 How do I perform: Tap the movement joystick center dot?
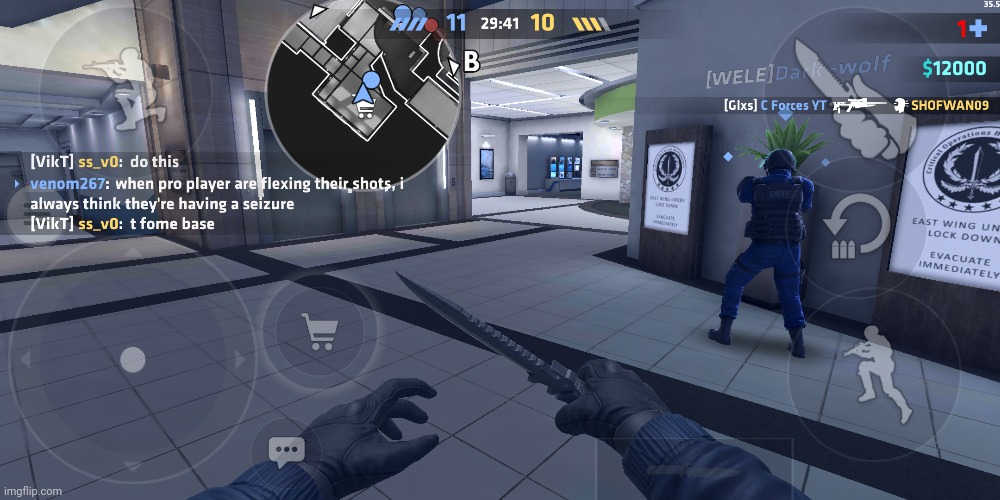(x=131, y=357)
